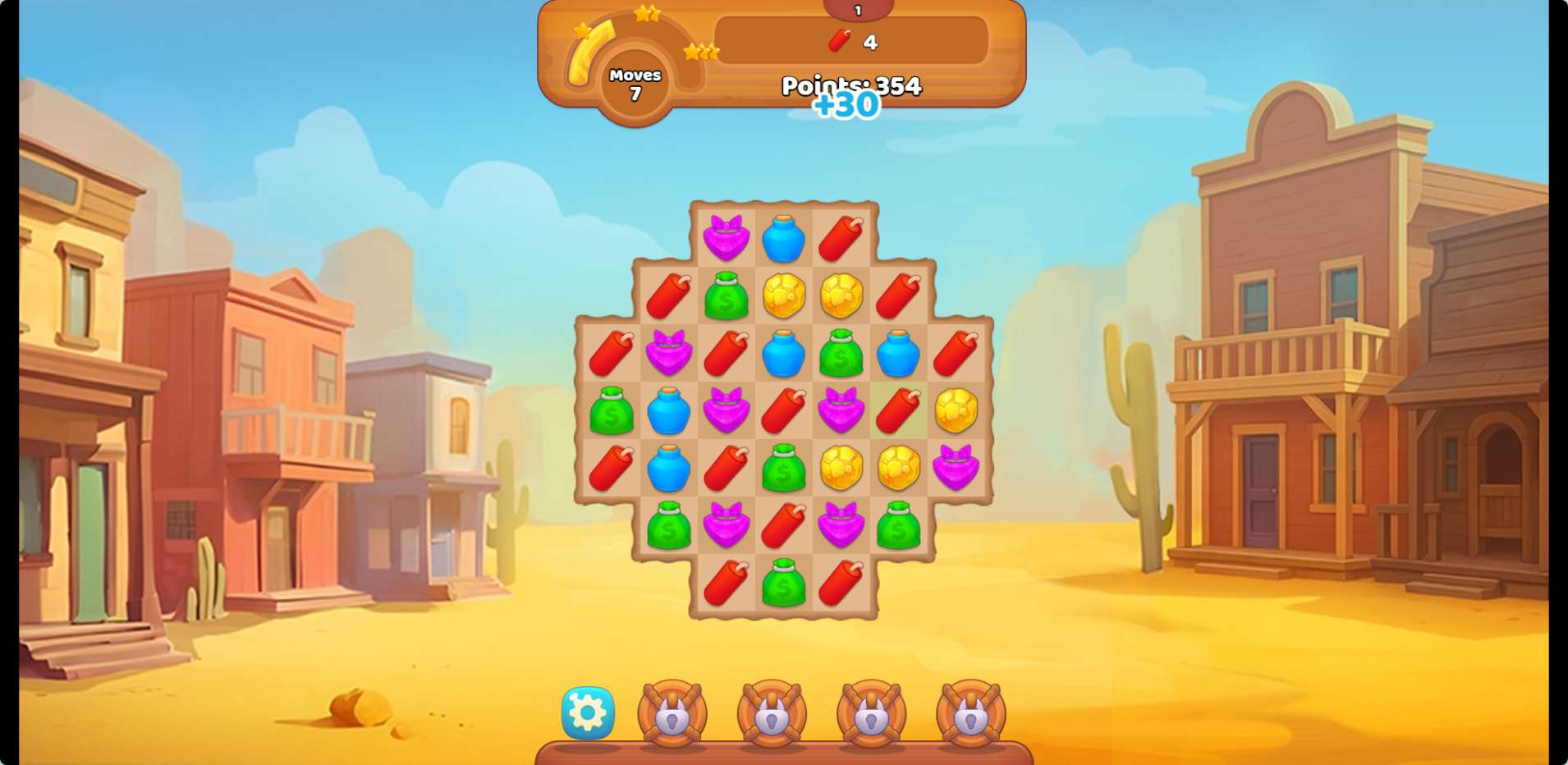Viewport: 1568px width, 765px height.
Task: Select the green money bag in the bottom row
Action: point(783,583)
